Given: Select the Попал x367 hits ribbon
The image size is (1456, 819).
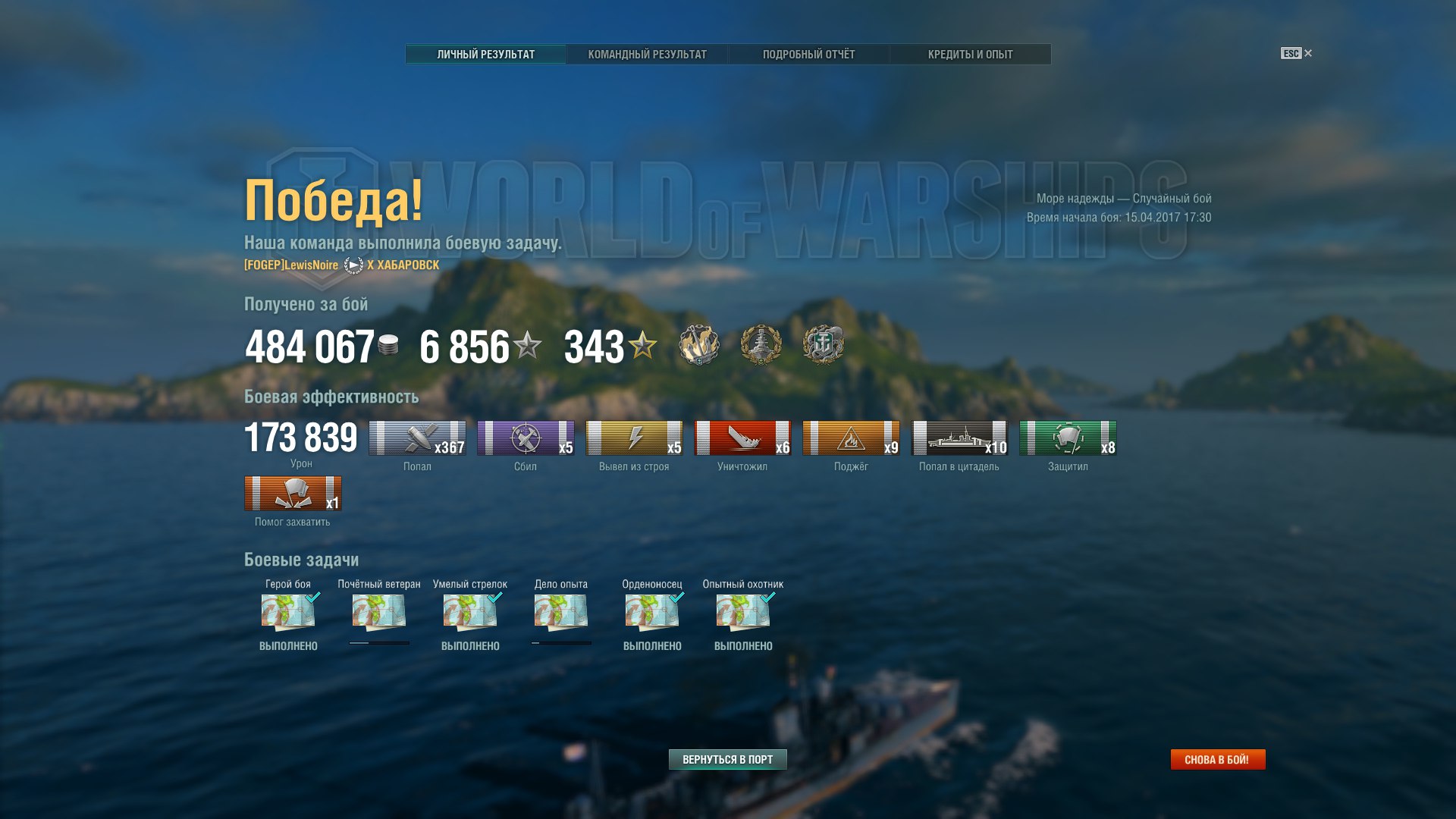Looking at the screenshot, I should (x=417, y=438).
